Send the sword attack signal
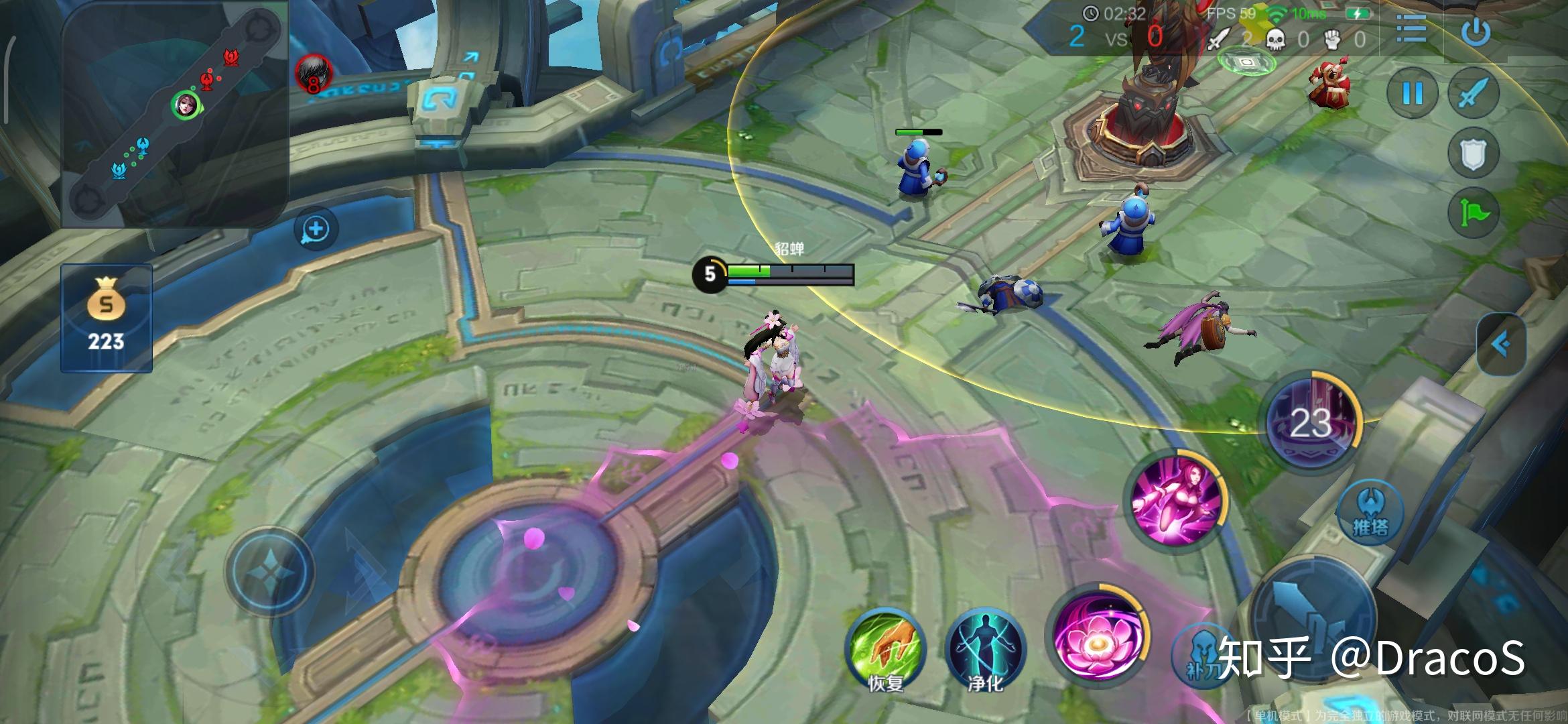Image resolution: width=1568 pixels, height=724 pixels. (1473, 93)
